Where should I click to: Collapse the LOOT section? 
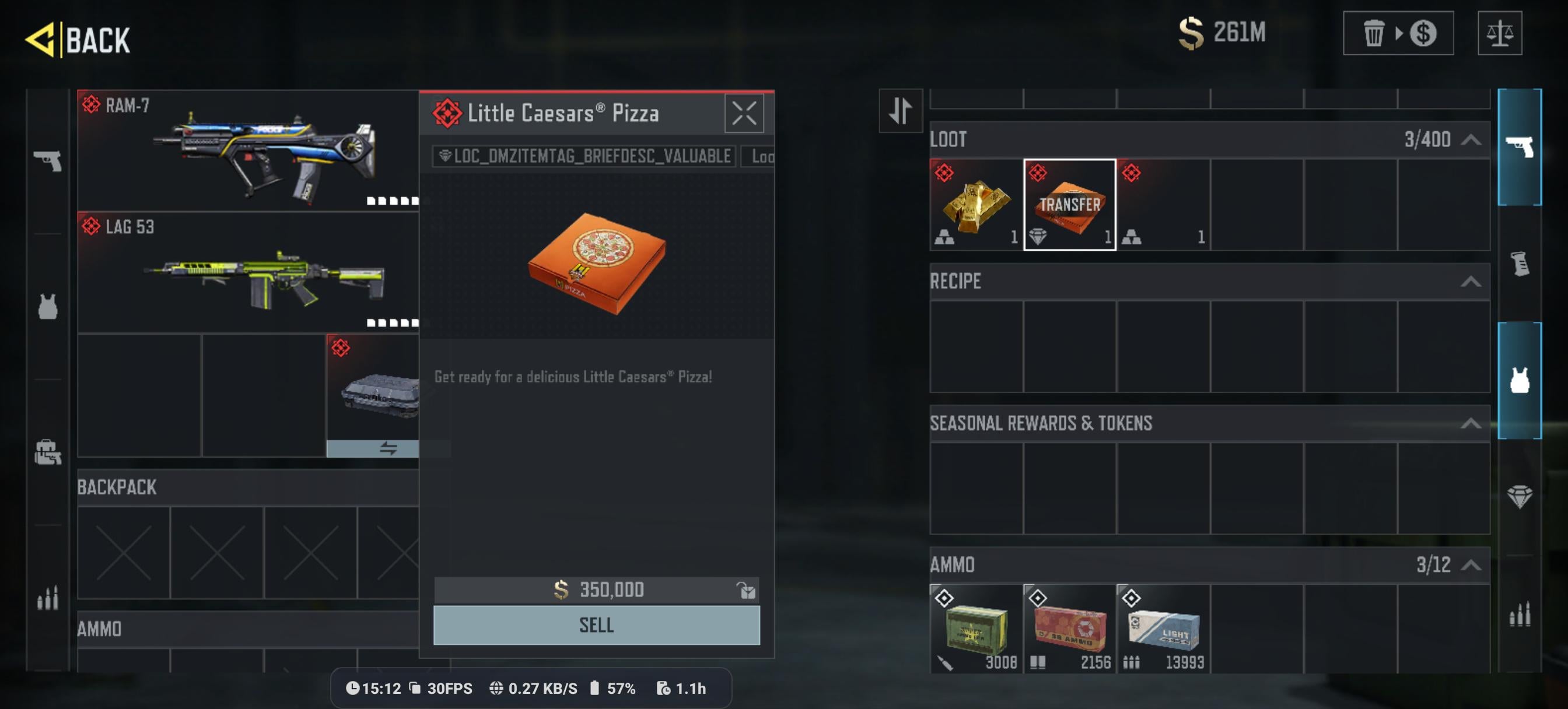tap(1470, 140)
